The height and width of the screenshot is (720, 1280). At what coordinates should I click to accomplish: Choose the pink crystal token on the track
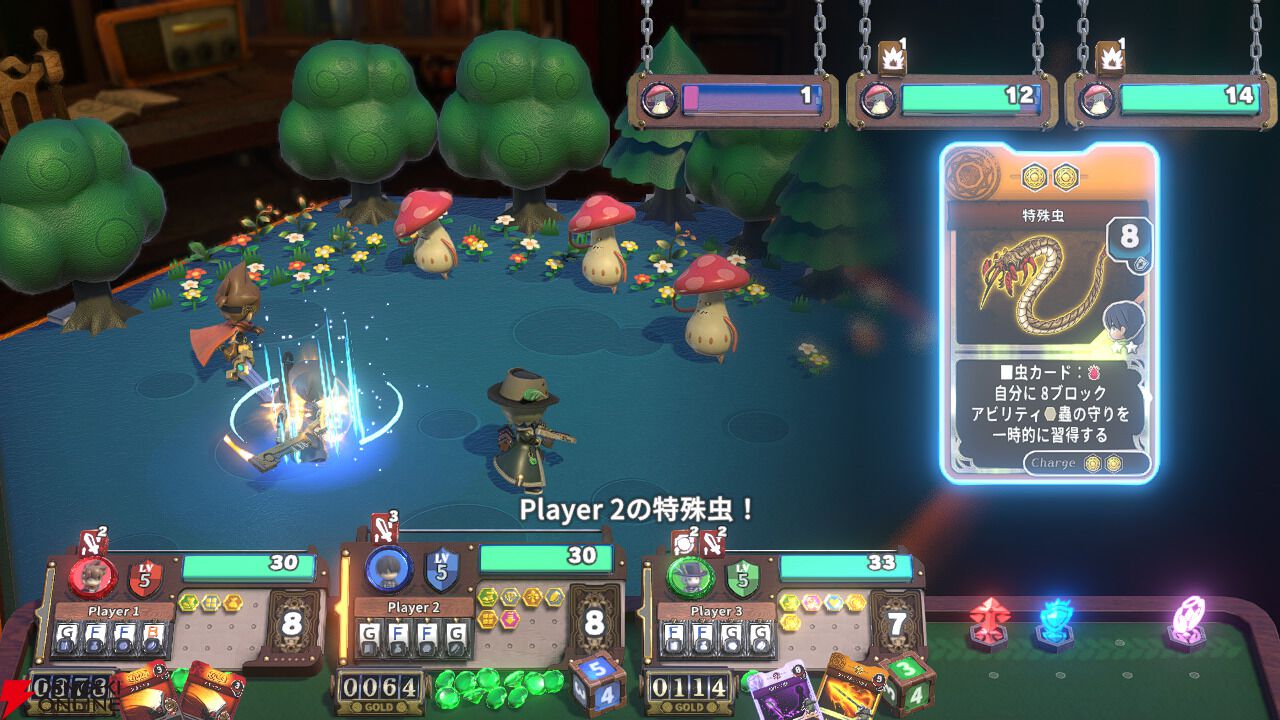(1188, 622)
